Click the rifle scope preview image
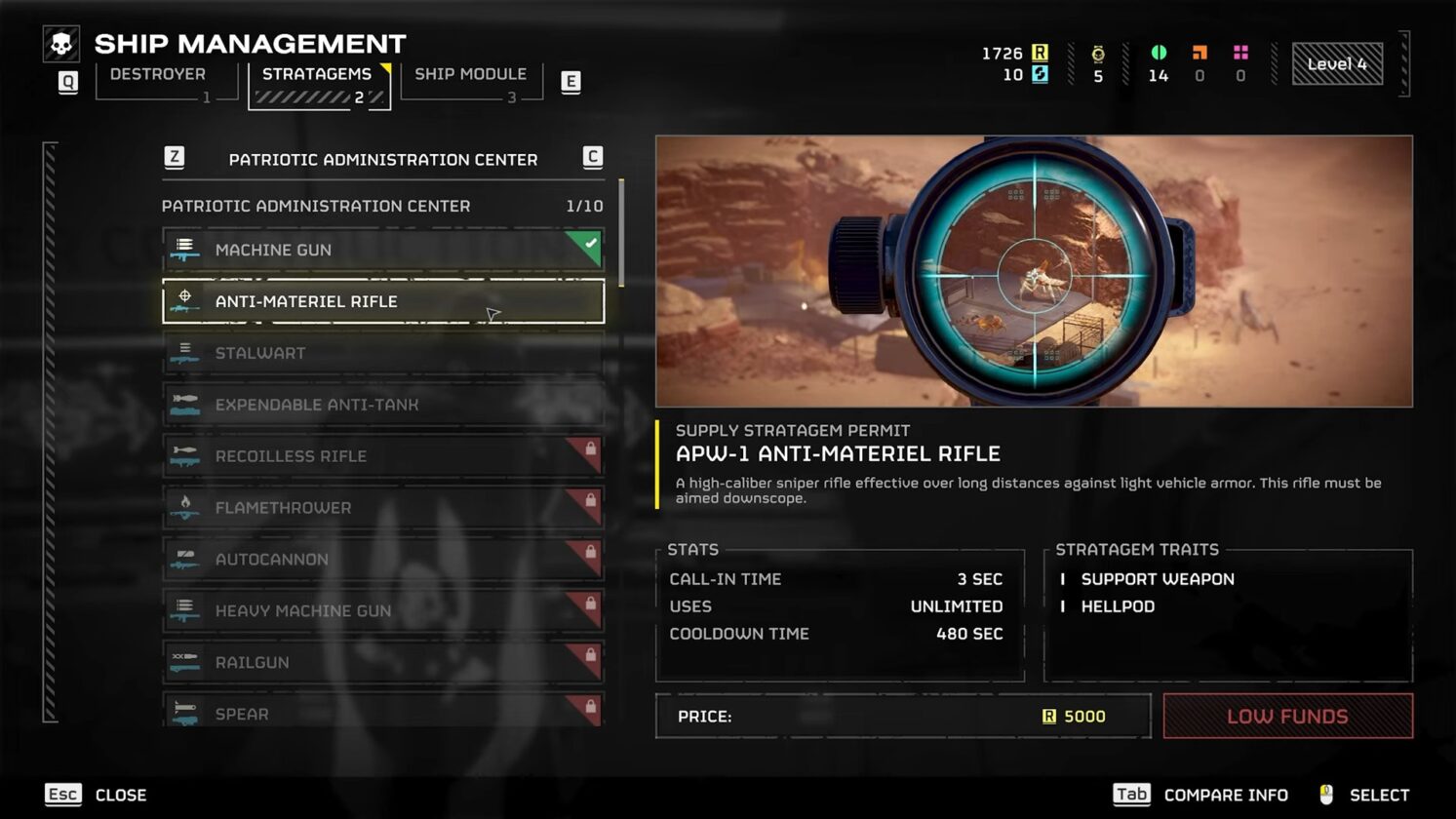This screenshot has width=1456, height=819. click(1036, 271)
